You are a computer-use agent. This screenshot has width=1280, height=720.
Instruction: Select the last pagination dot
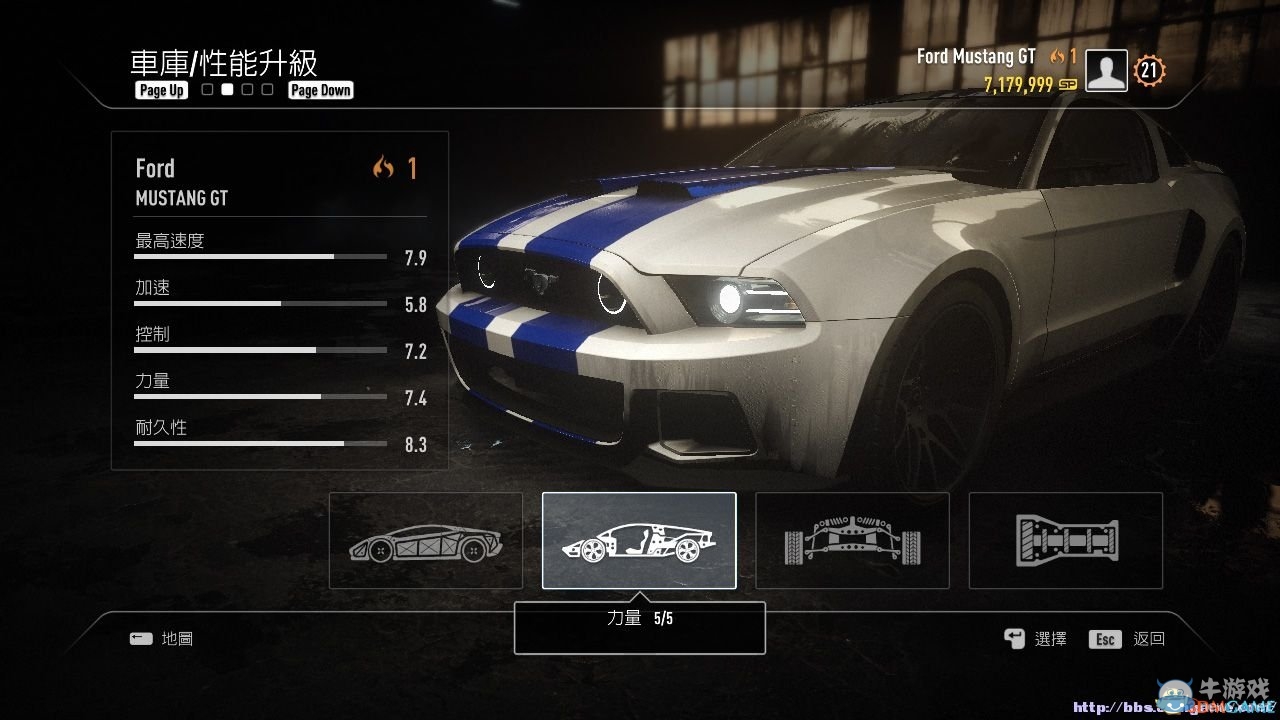coord(266,89)
